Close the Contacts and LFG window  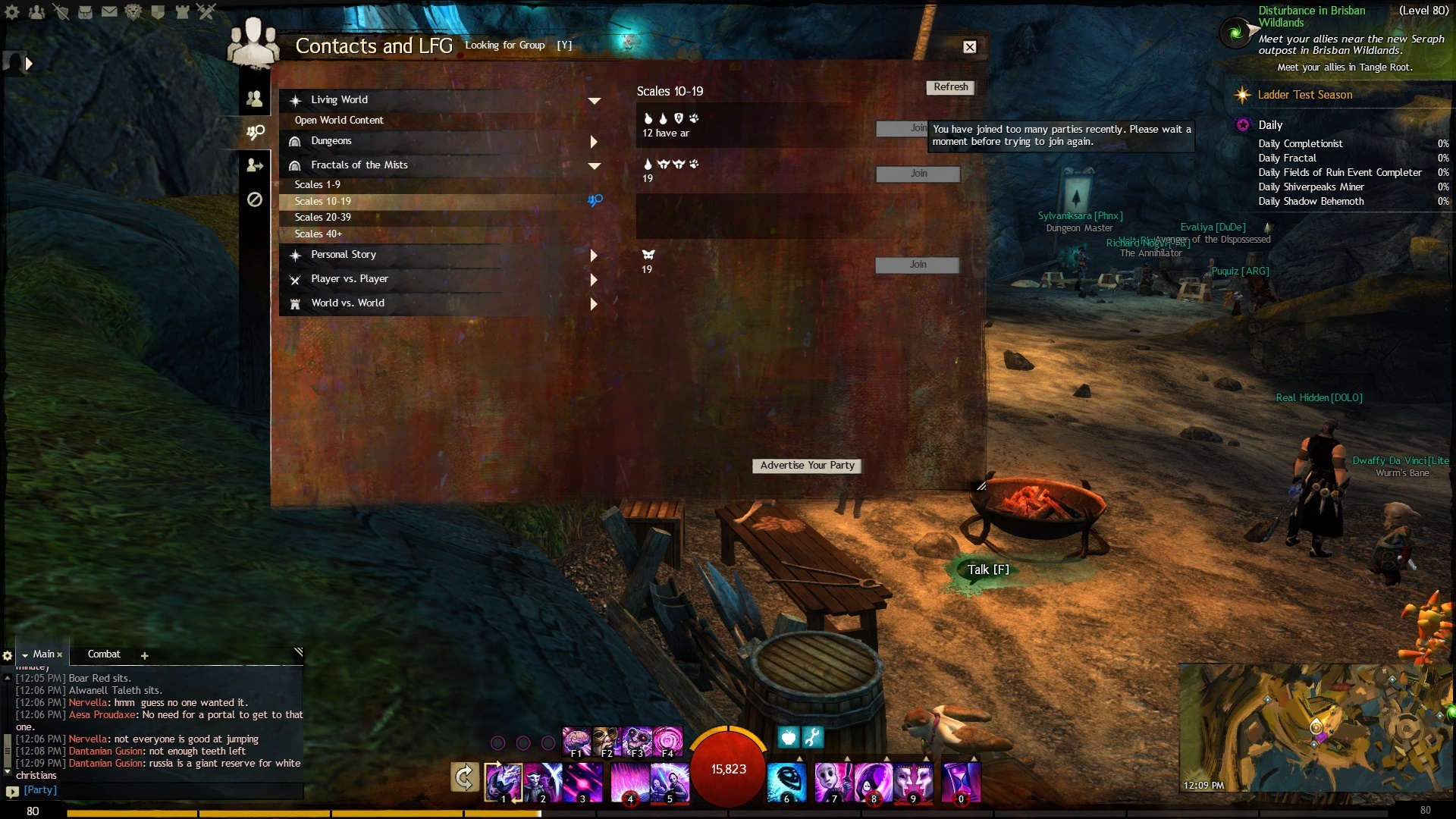pyautogui.click(x=969, y=47)
